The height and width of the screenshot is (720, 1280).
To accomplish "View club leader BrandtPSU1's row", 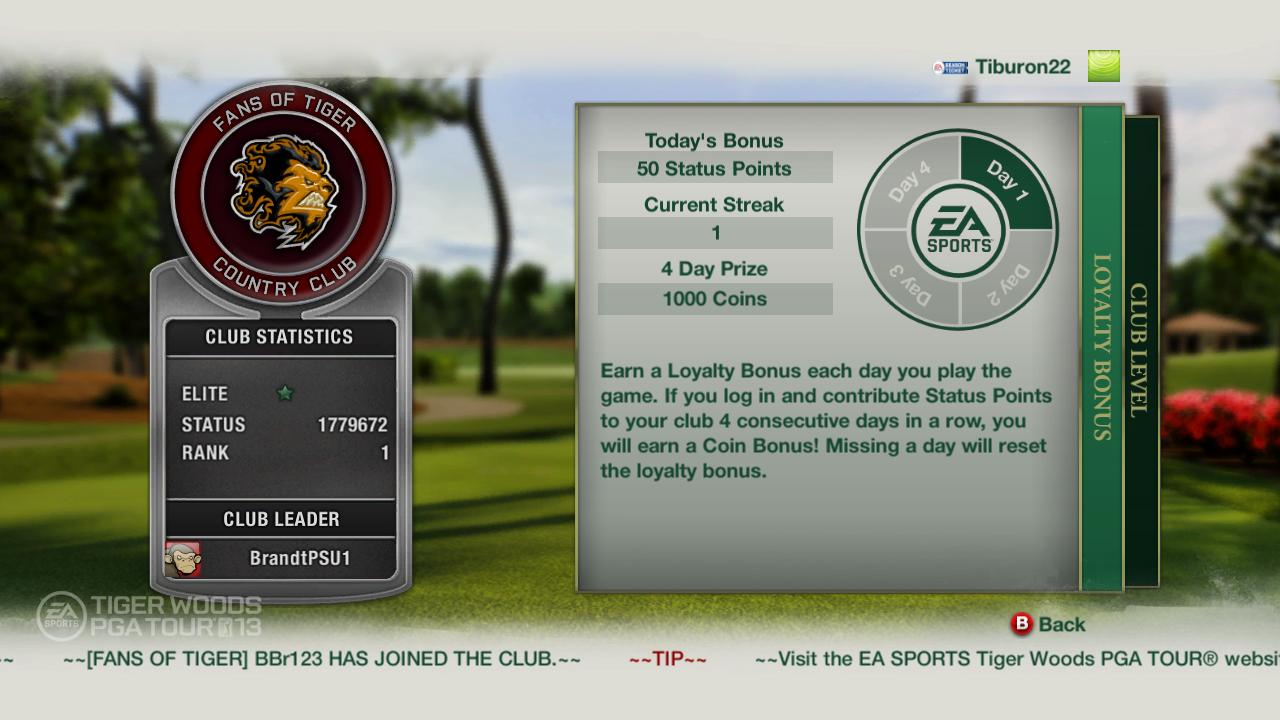I will (281, 559).
